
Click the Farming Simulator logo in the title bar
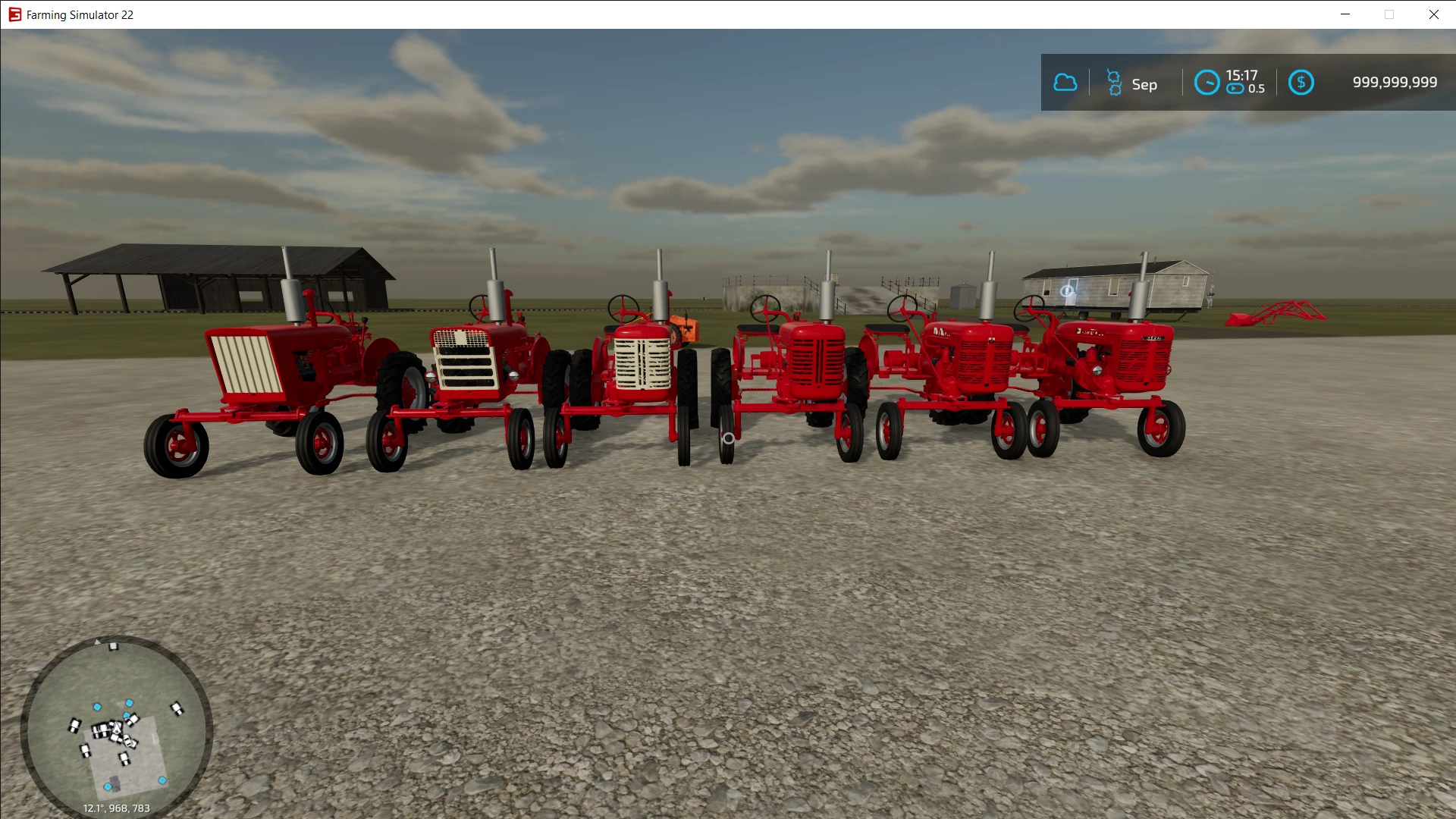click(x=14, y=14)
